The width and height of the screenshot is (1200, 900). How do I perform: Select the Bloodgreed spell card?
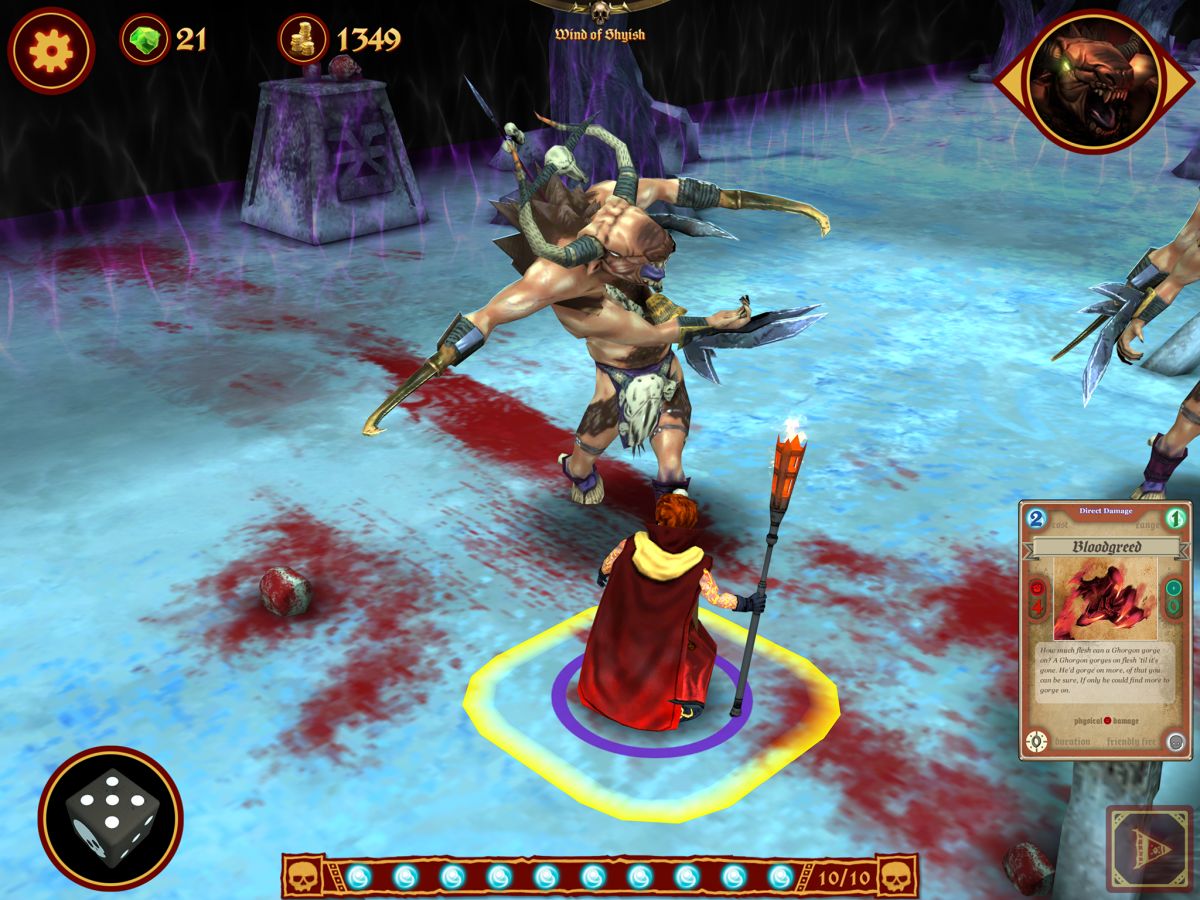tap(1105, 630)
